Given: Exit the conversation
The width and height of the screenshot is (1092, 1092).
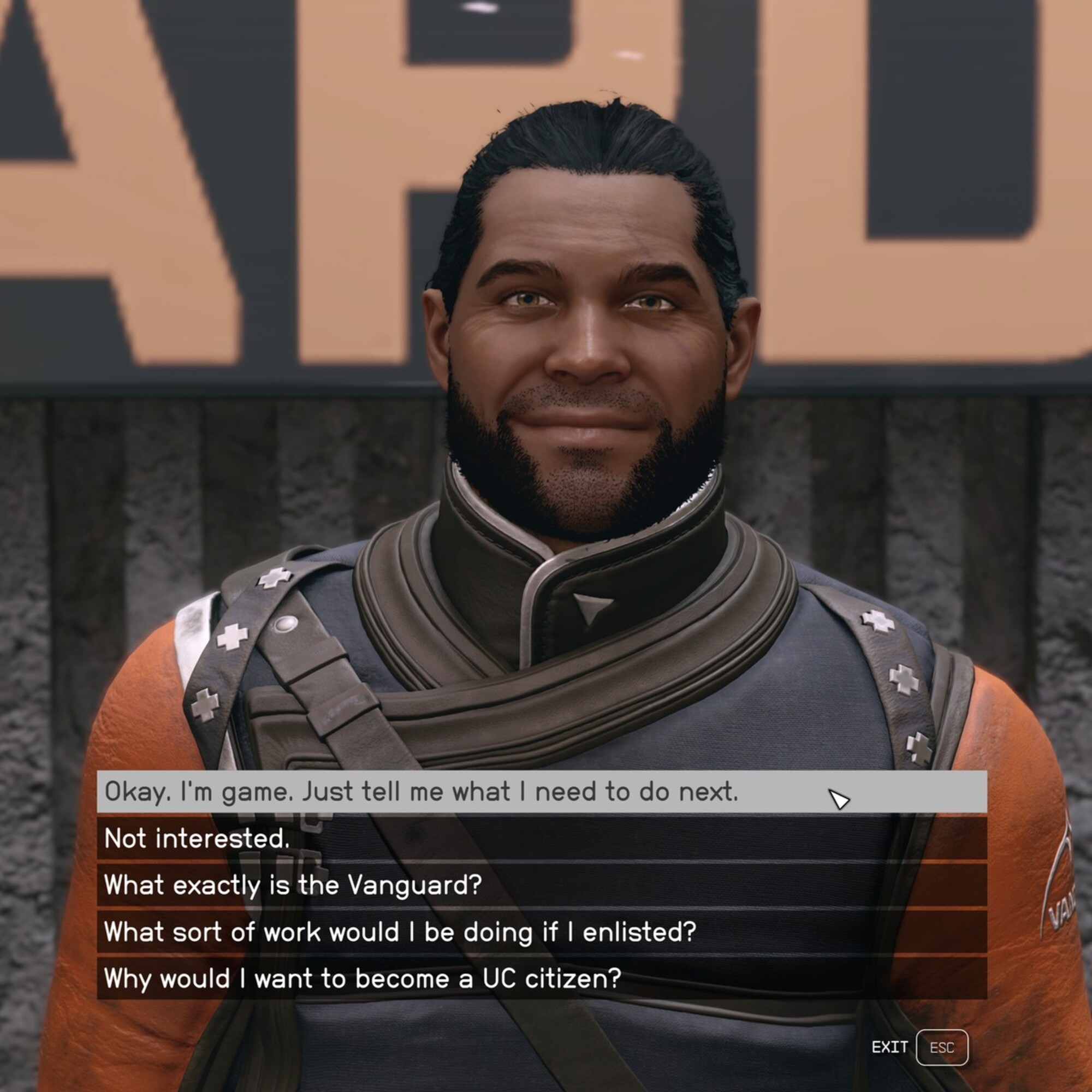Looking at the screenshot, I should 941,1047.
